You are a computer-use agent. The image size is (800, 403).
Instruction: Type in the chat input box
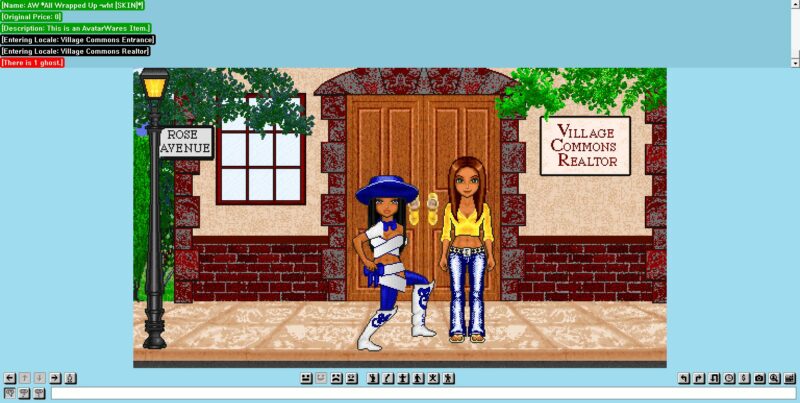(420, 393)
